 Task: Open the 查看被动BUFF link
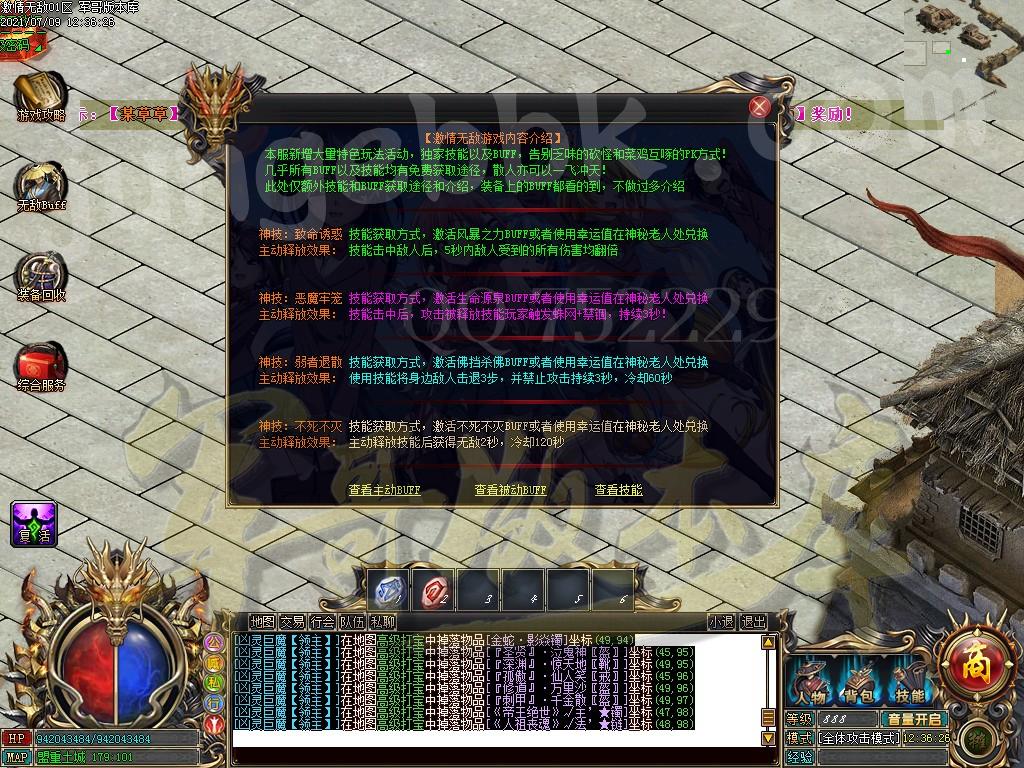point(510,490)
